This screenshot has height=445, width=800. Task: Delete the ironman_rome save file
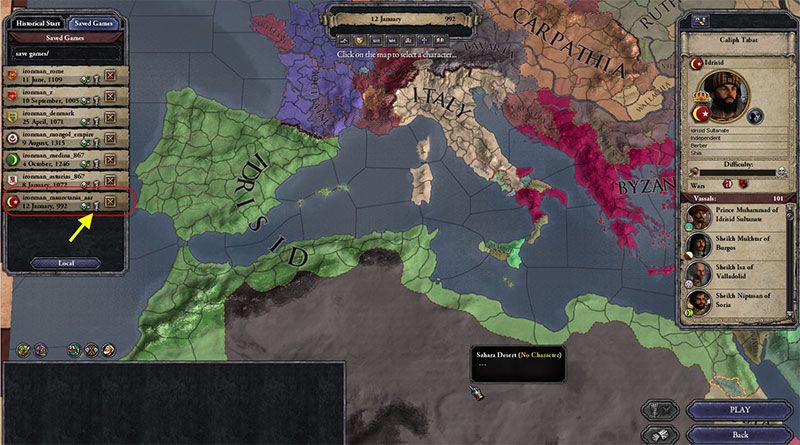[110, 75]
